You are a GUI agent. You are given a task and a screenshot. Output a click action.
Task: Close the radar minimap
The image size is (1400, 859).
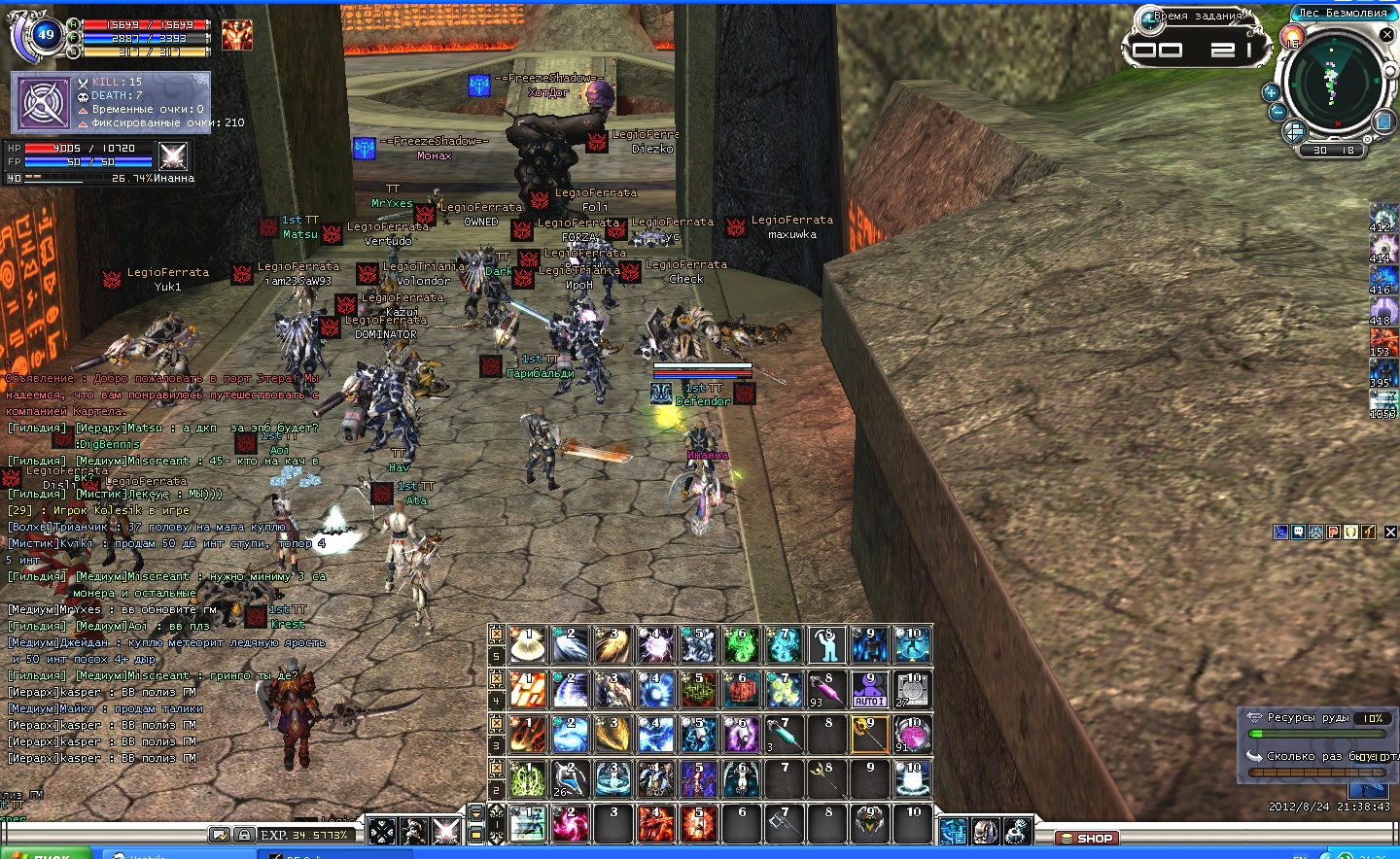point(1387,34)
